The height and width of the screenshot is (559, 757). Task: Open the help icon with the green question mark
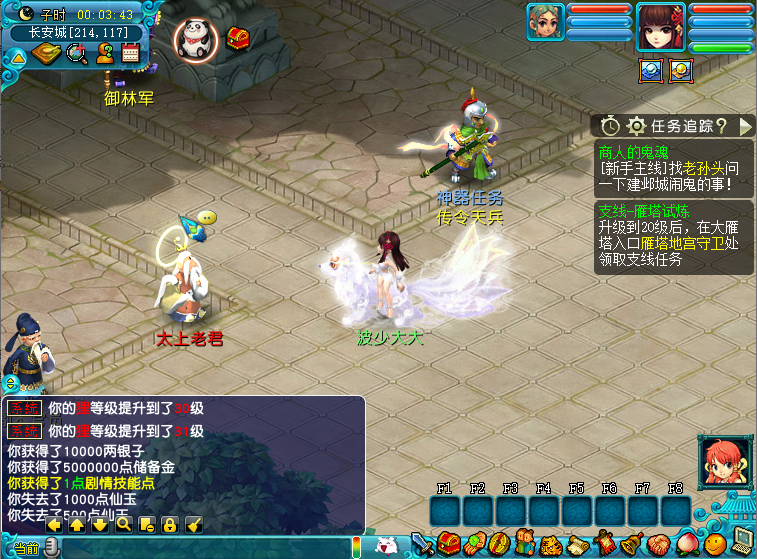click(x=103, y=54)
